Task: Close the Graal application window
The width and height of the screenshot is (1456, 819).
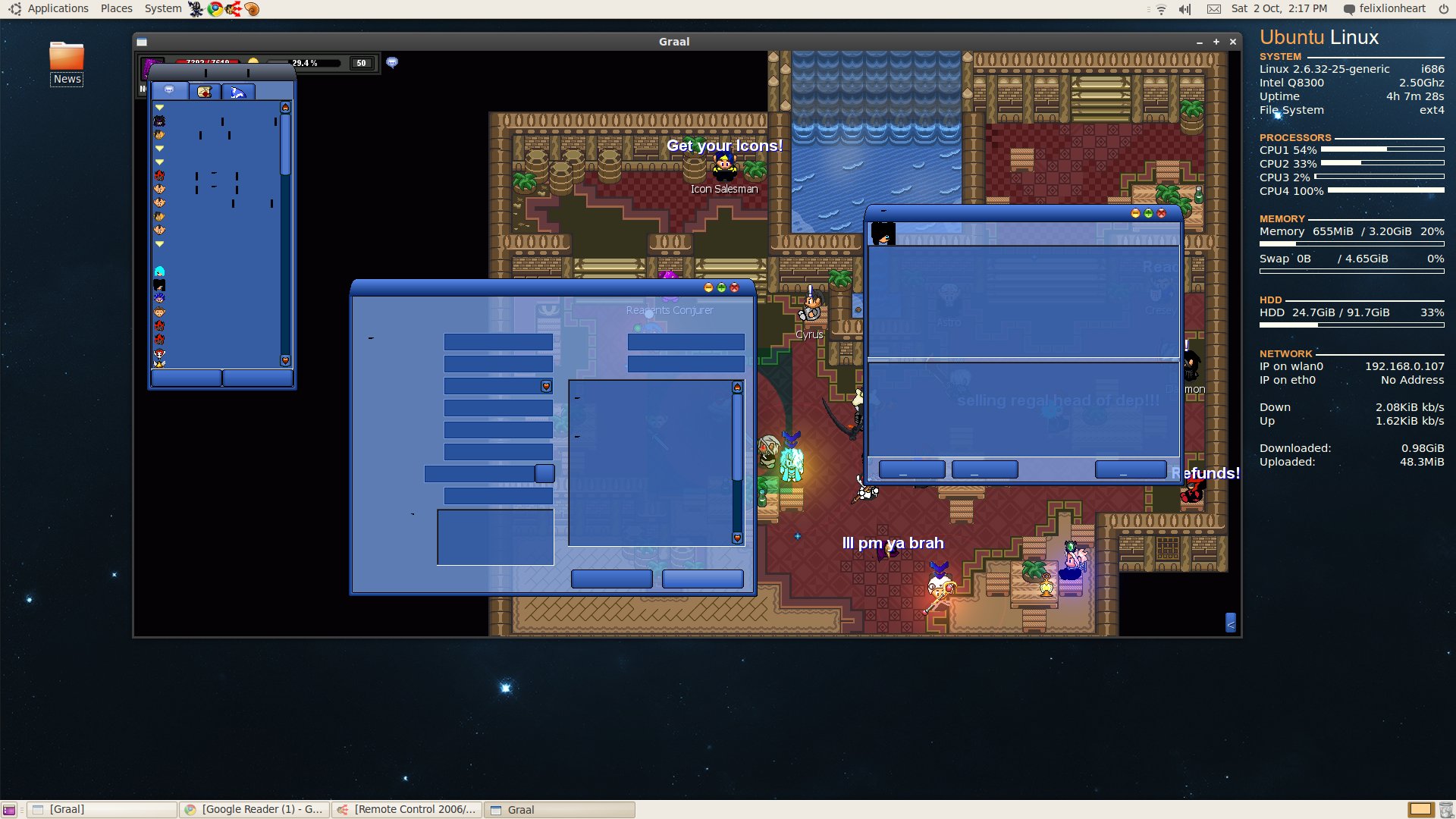Action: tap(1233, 42)
